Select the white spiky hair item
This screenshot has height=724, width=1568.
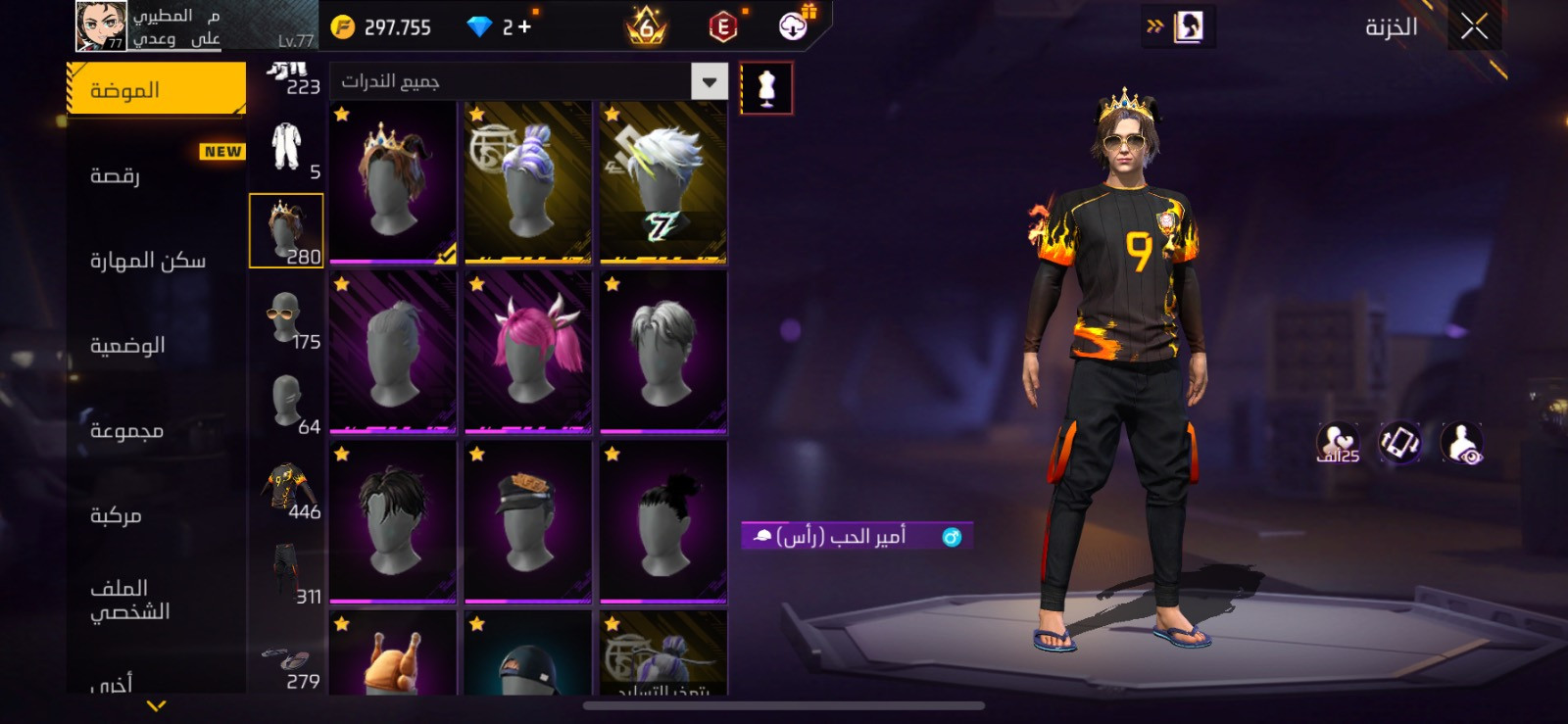point(663,182)
